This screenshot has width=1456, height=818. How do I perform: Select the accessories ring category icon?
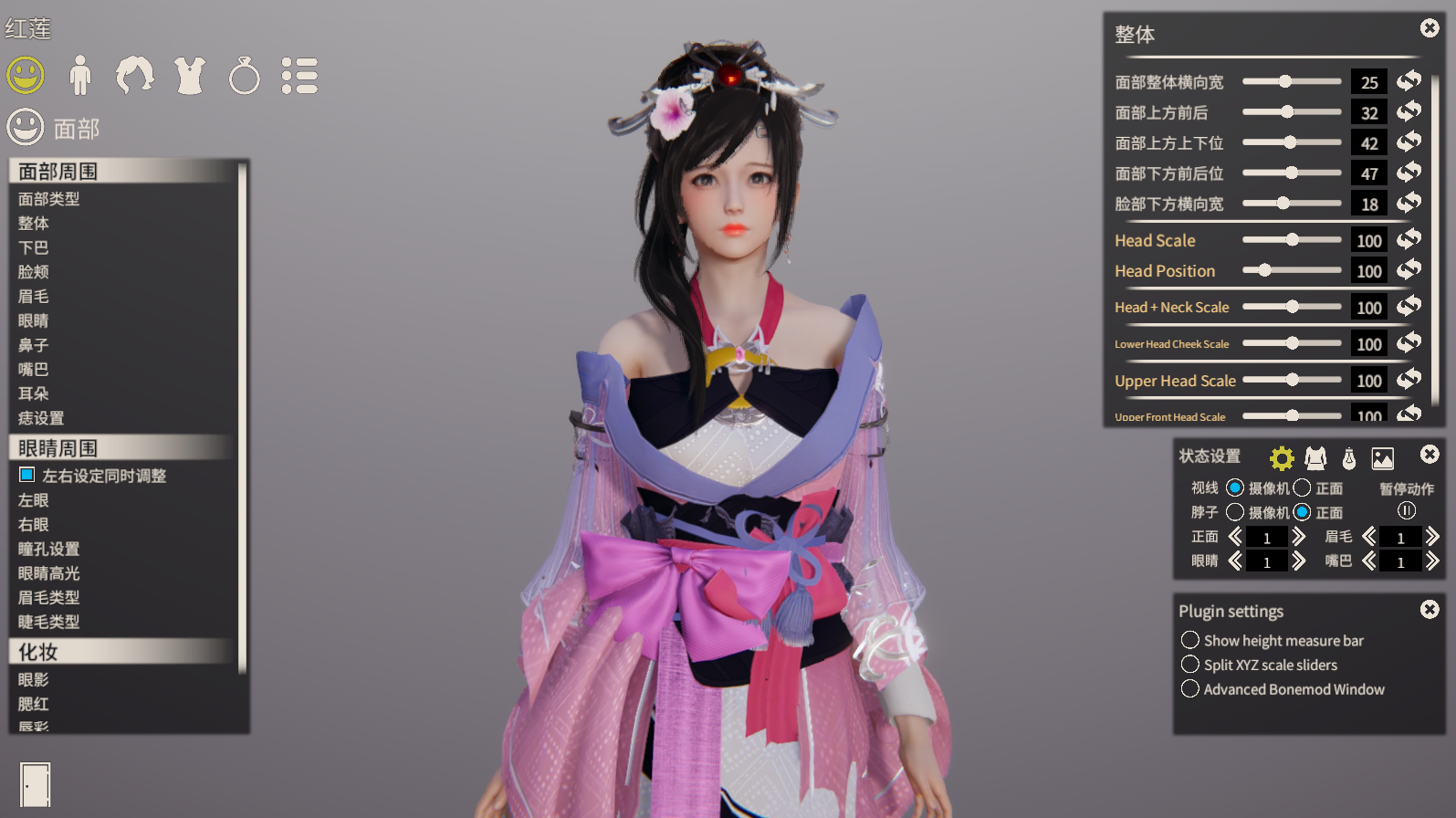[x=244, y=76]
